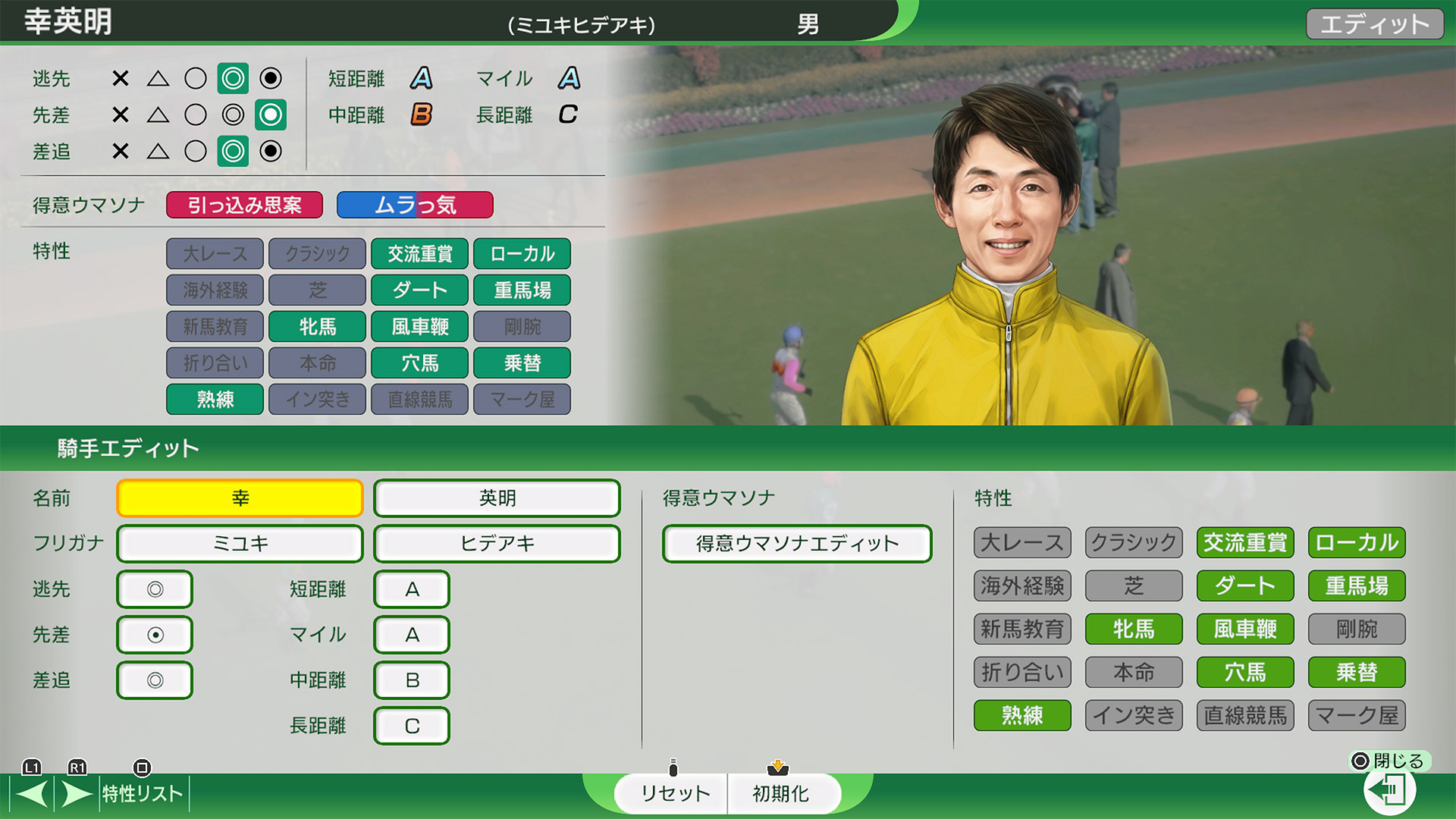The width and height of the screenshot is (1456, 819).
Task: Toggle the 交流重賞 trait off
Action: tap(1244, 542)
